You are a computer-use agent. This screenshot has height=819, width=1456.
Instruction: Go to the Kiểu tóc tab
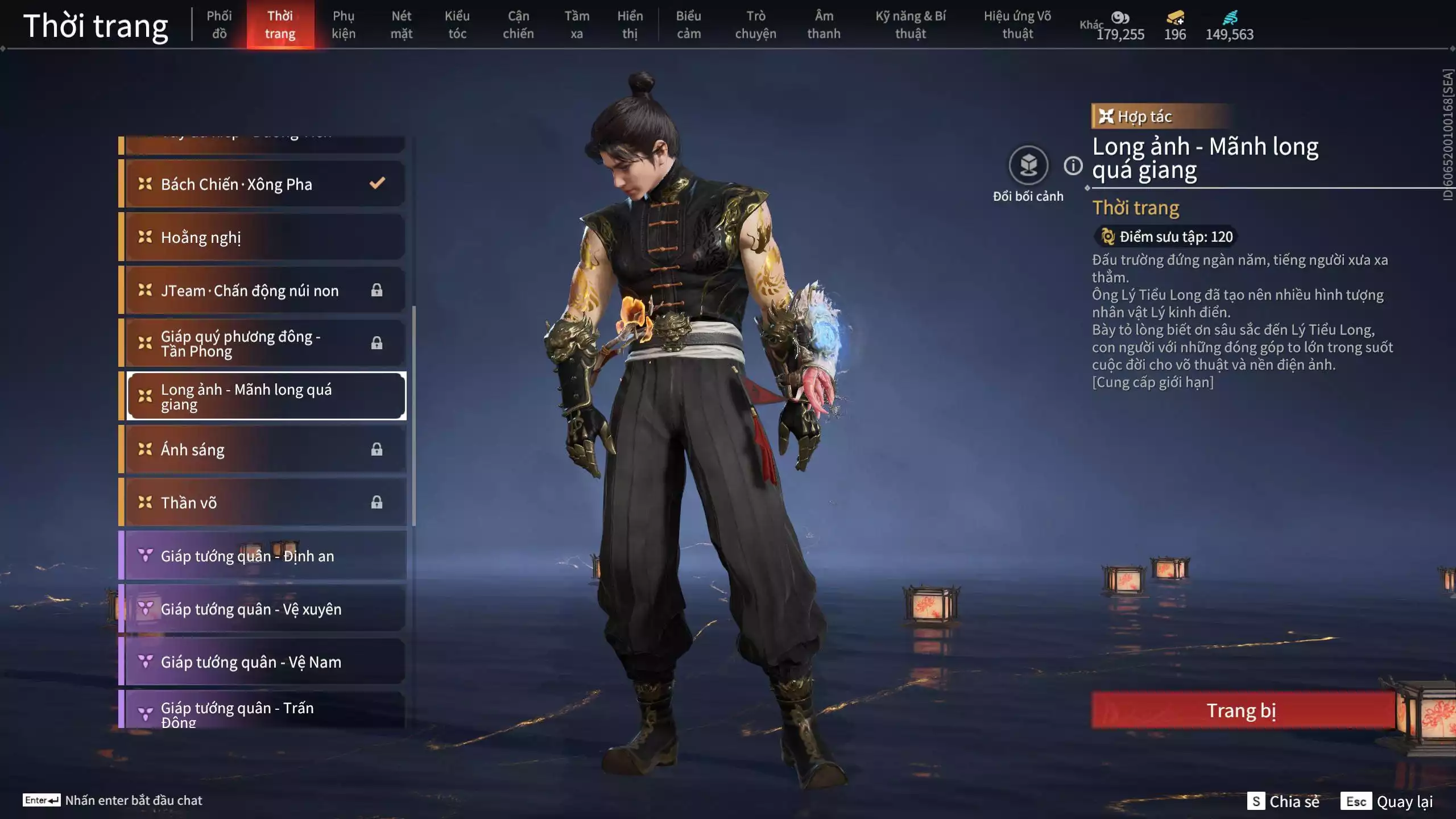coord(457,24)
